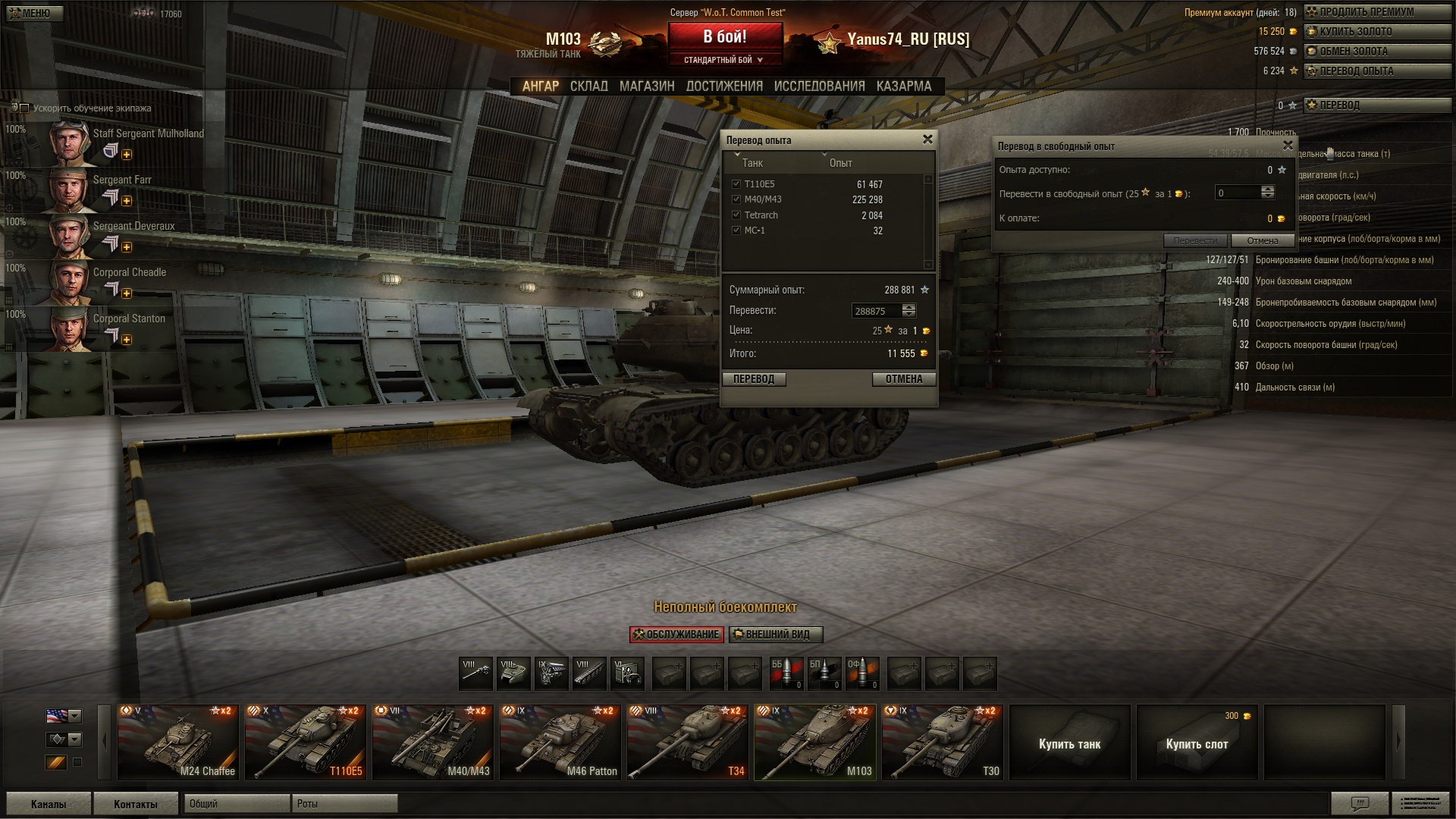Close the Перевод опыта window
This screenshot has width=1456, height=819.
(927, 140)
